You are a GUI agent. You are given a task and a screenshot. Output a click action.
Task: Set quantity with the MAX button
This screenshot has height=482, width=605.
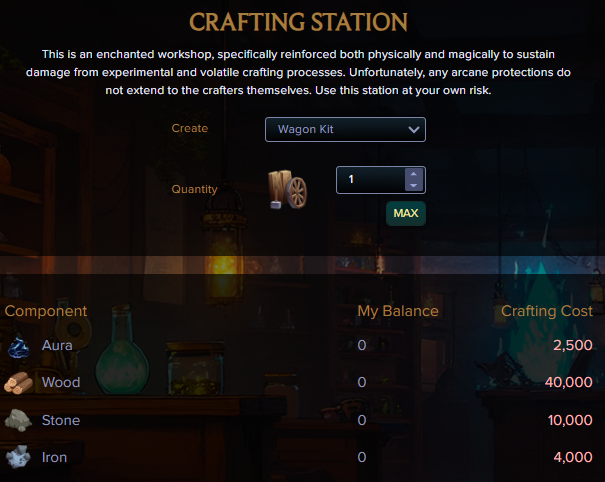tap(406, 214)
